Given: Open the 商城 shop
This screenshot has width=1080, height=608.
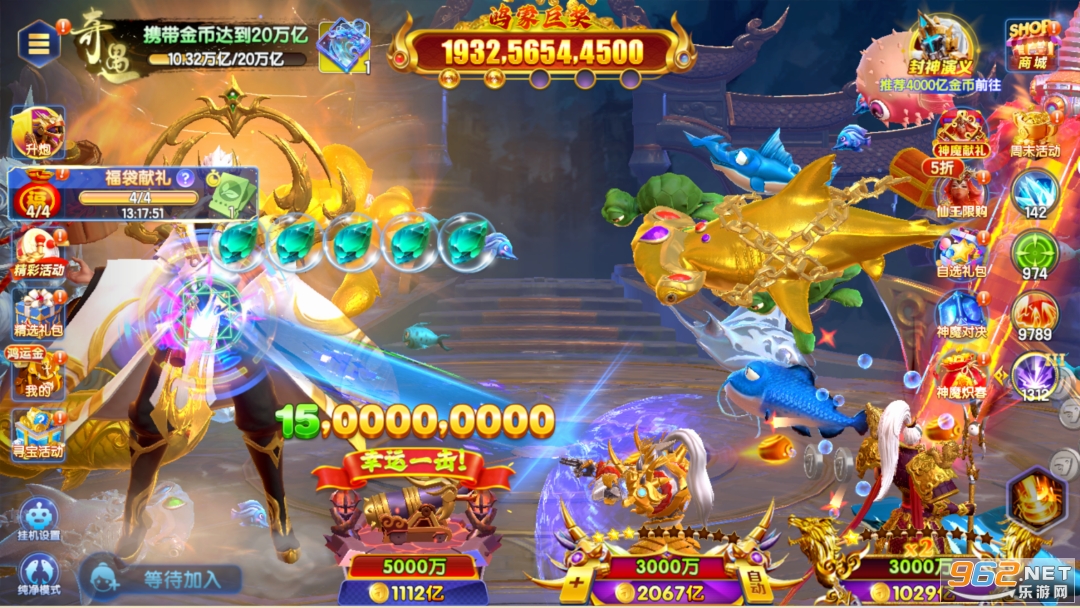Looking at the screenshot, I should point(1031,43).
